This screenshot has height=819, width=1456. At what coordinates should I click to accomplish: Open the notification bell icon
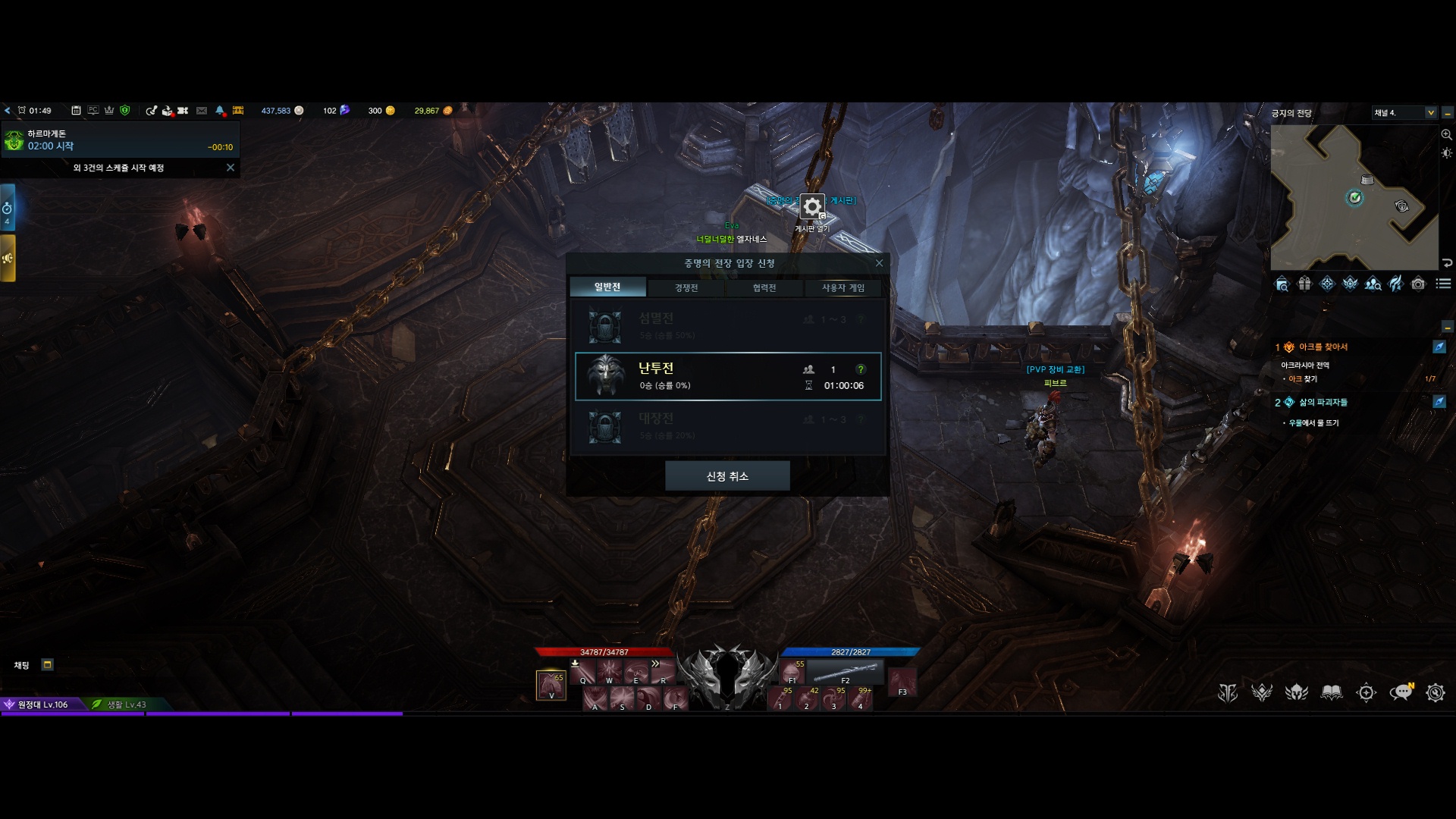(x=220, y=111)
